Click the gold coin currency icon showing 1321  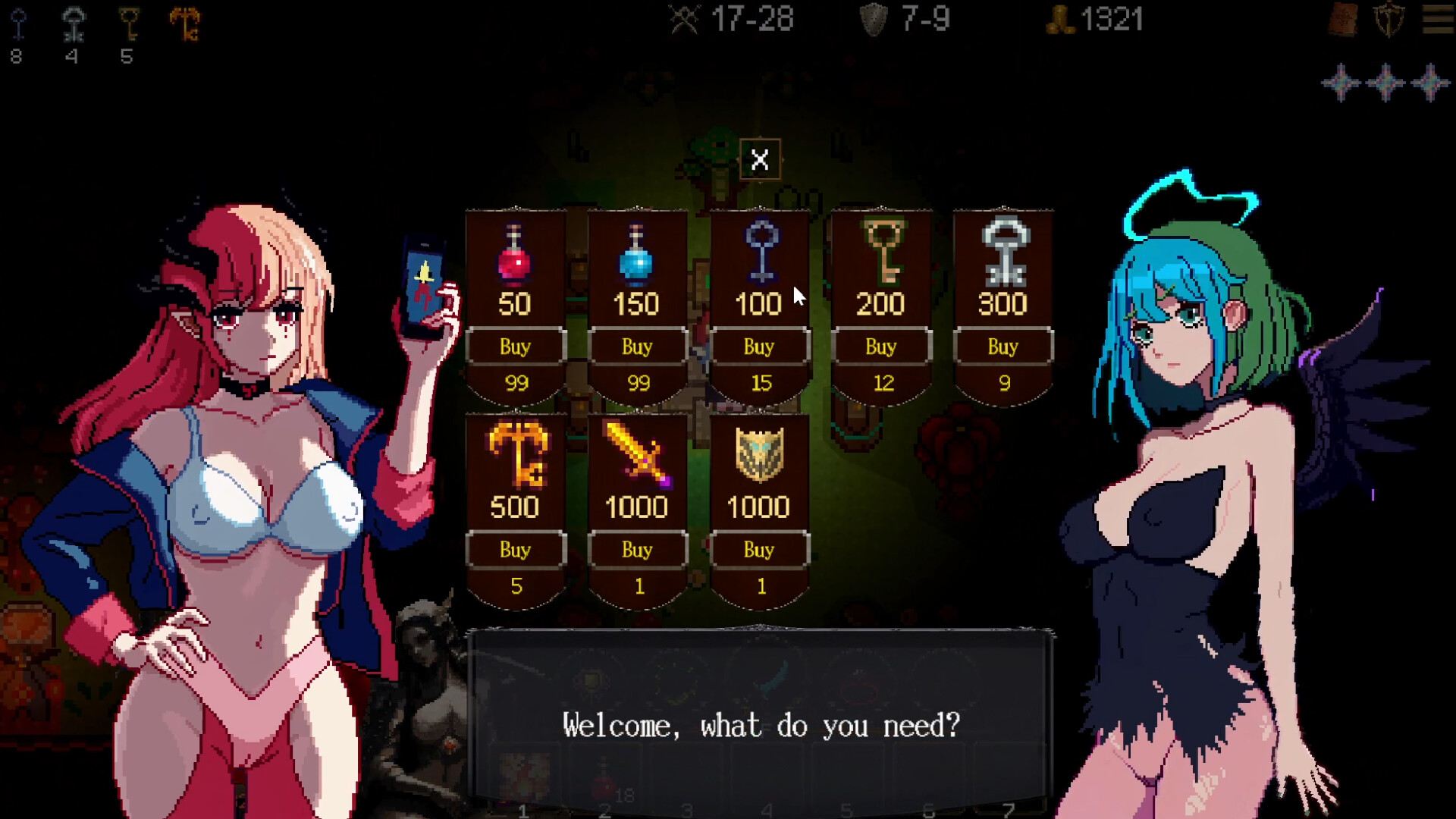pyautogui.click(x=1060, y=19)
